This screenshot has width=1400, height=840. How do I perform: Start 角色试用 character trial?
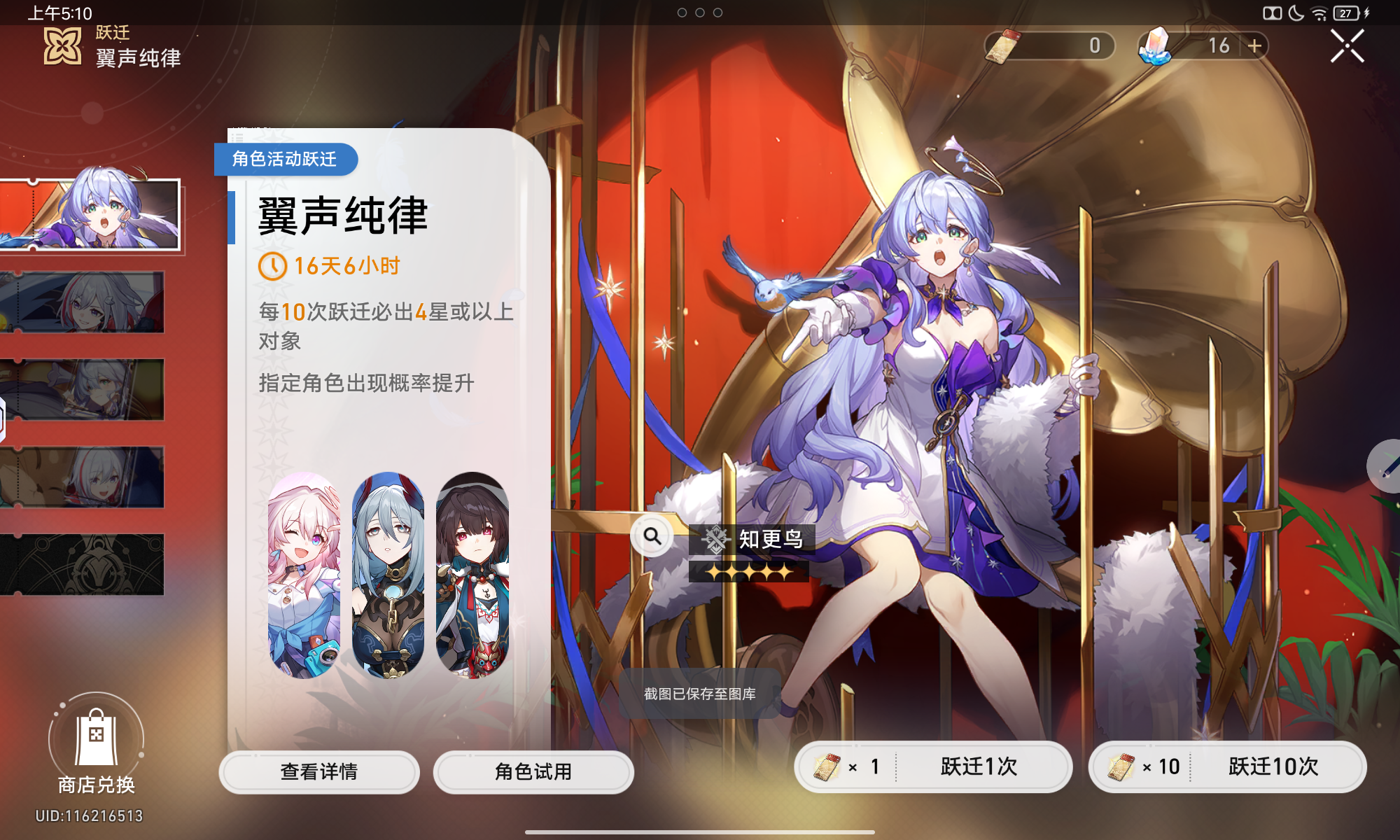533,772
